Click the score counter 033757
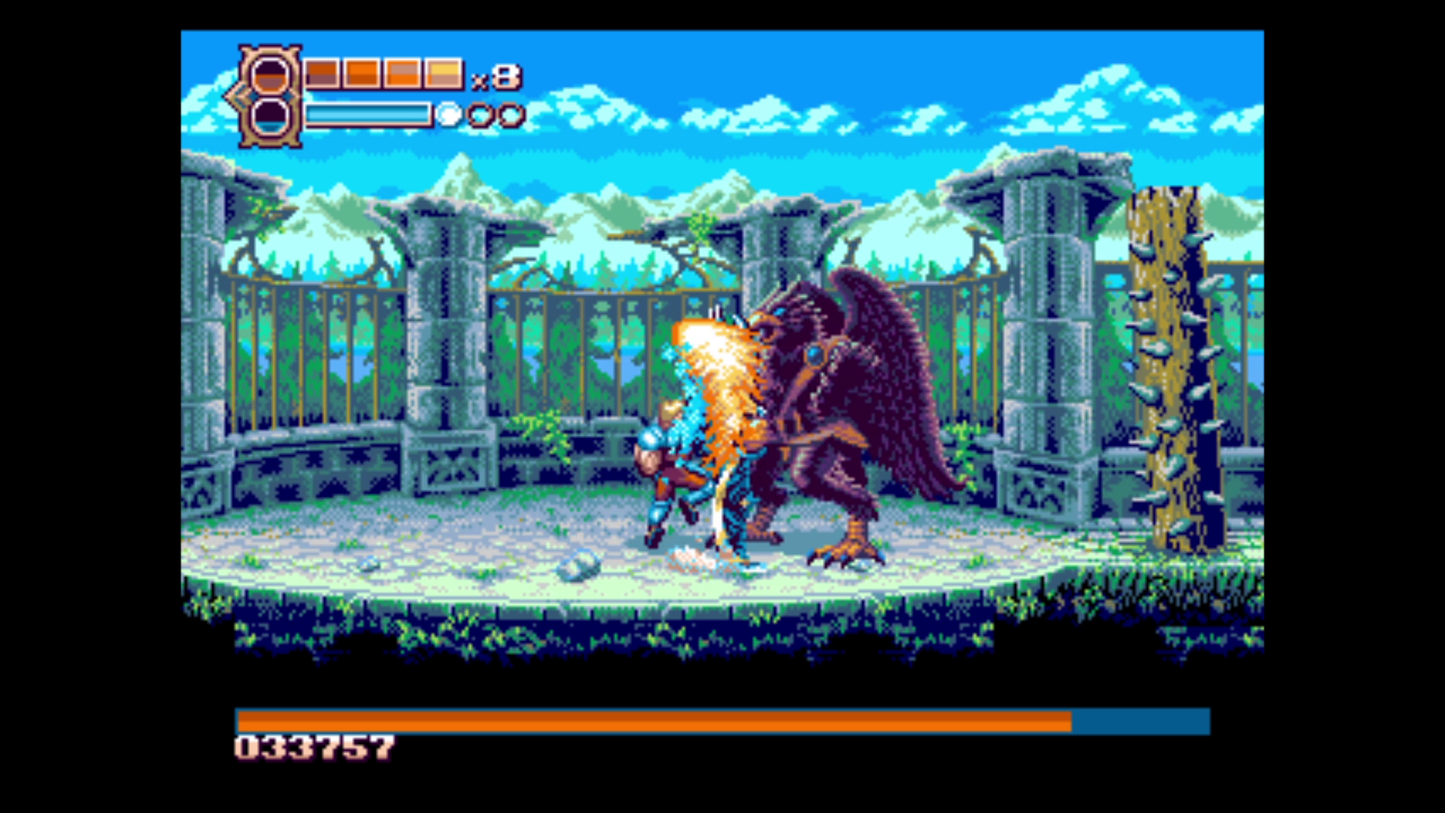This screenshot has height=813, width=1445. tap(313, 746)
